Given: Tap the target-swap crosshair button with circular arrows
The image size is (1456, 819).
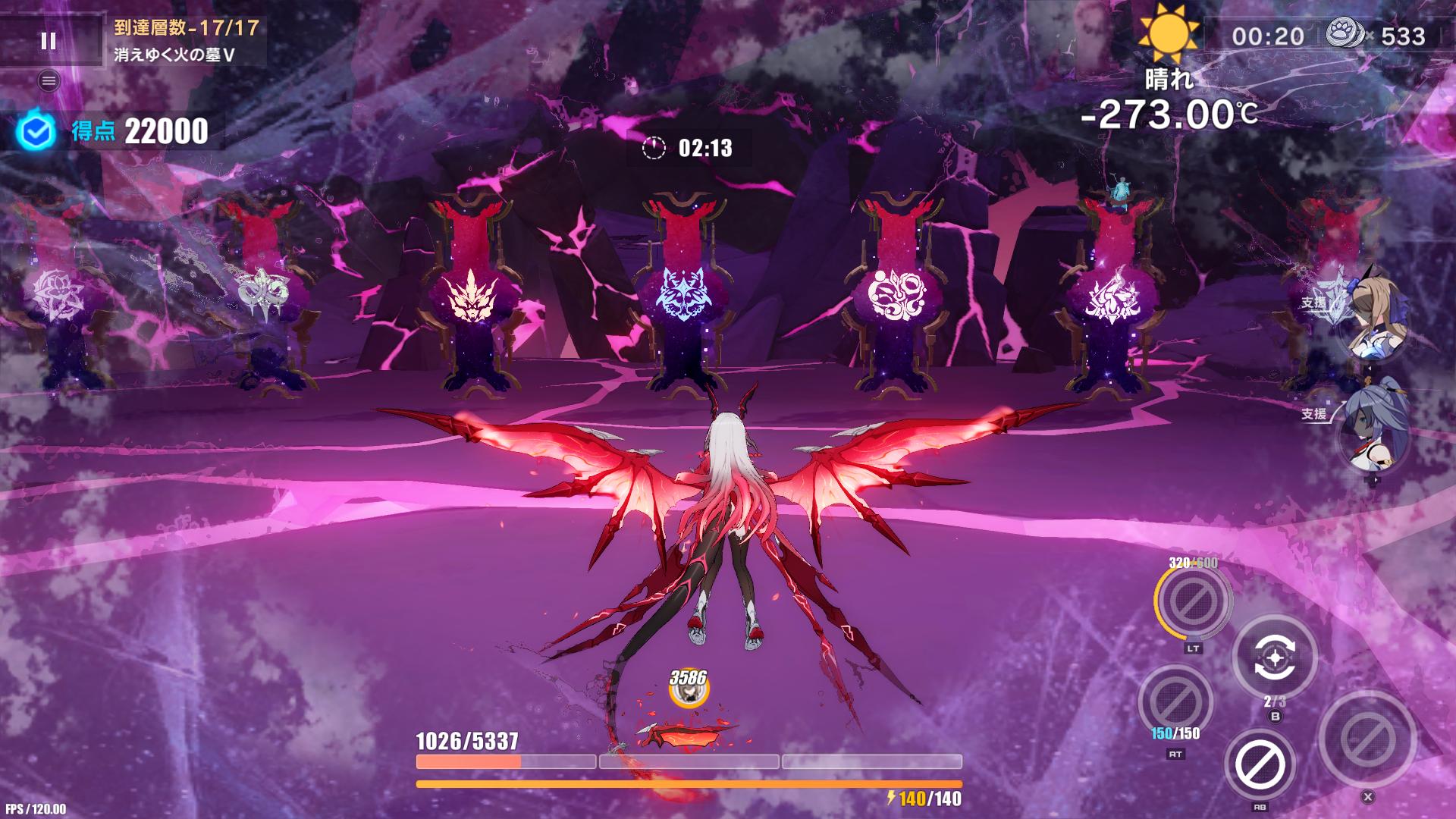Looking at the screenshot, I should click(1274, 656).
